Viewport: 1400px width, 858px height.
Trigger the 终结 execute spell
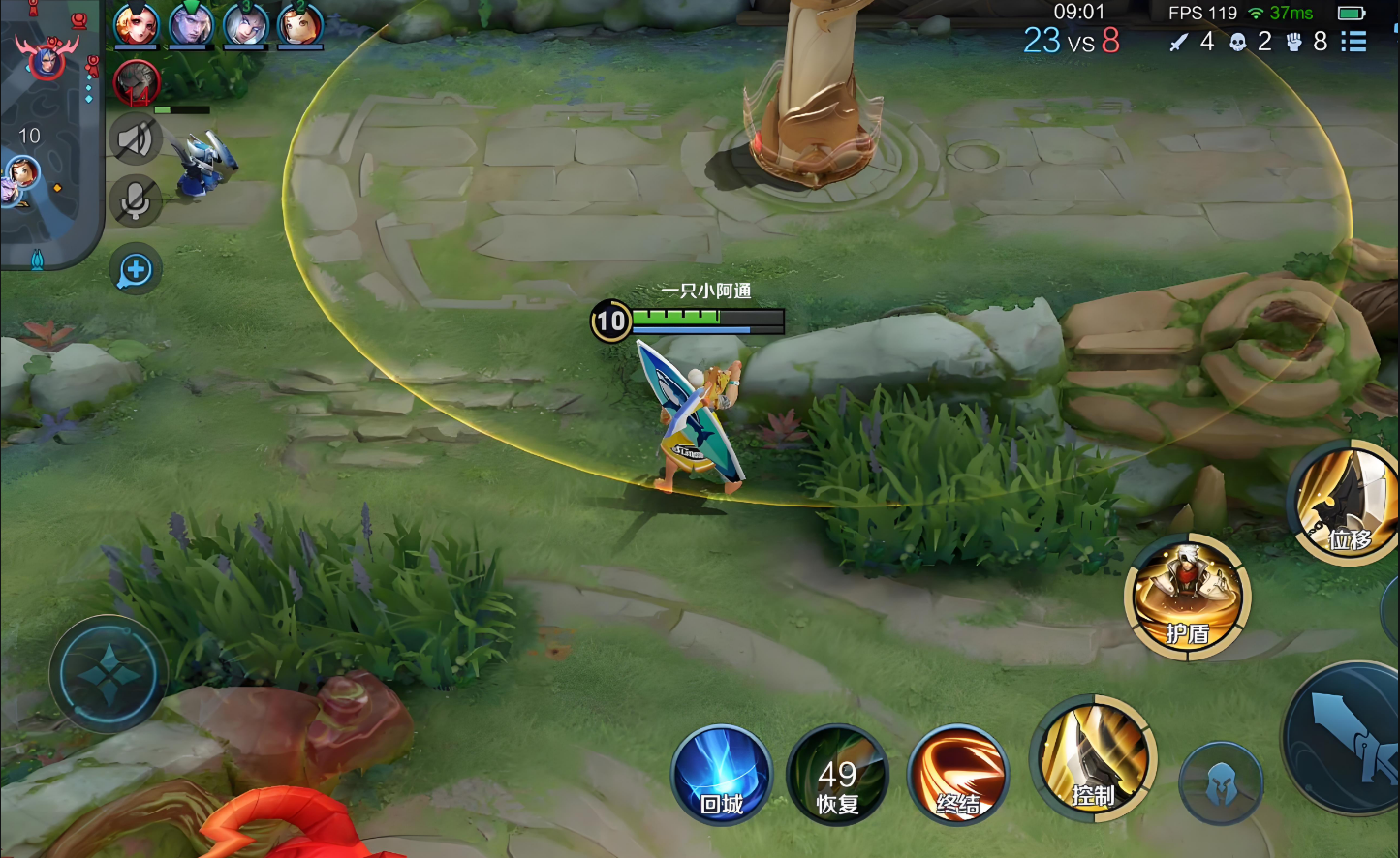(958, 776)
